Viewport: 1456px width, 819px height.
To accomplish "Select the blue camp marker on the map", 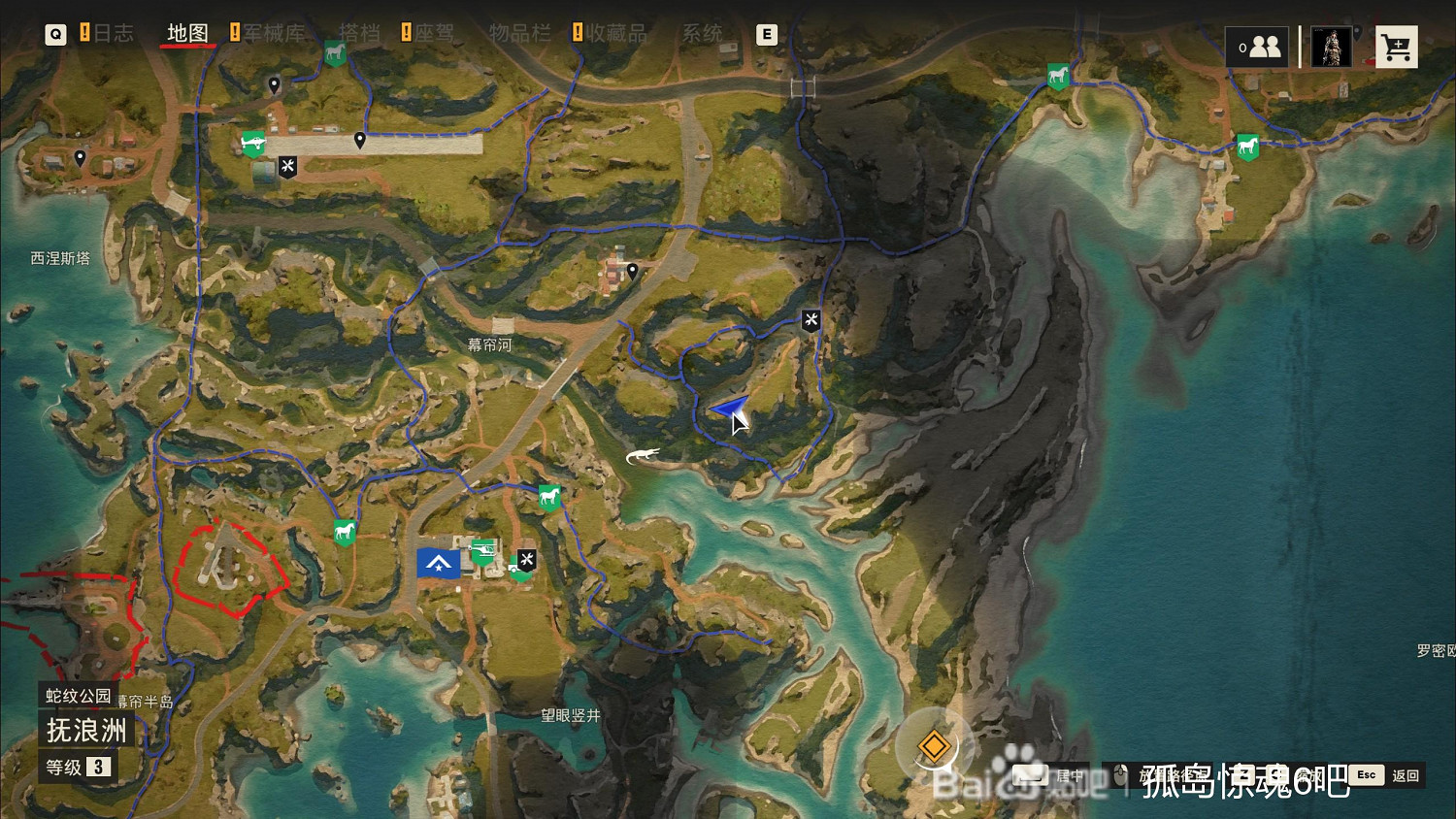I will pyautogui.click(x=439, y=563).
